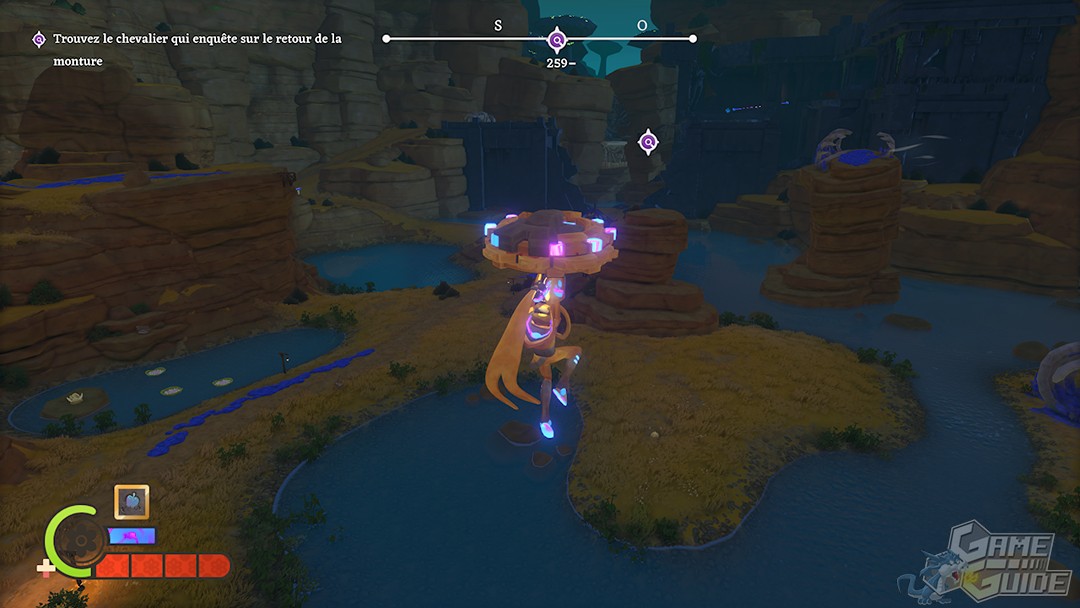Click the Game Guide watermark logo
Screen dimensions: 1080x608
pos(988,562)
